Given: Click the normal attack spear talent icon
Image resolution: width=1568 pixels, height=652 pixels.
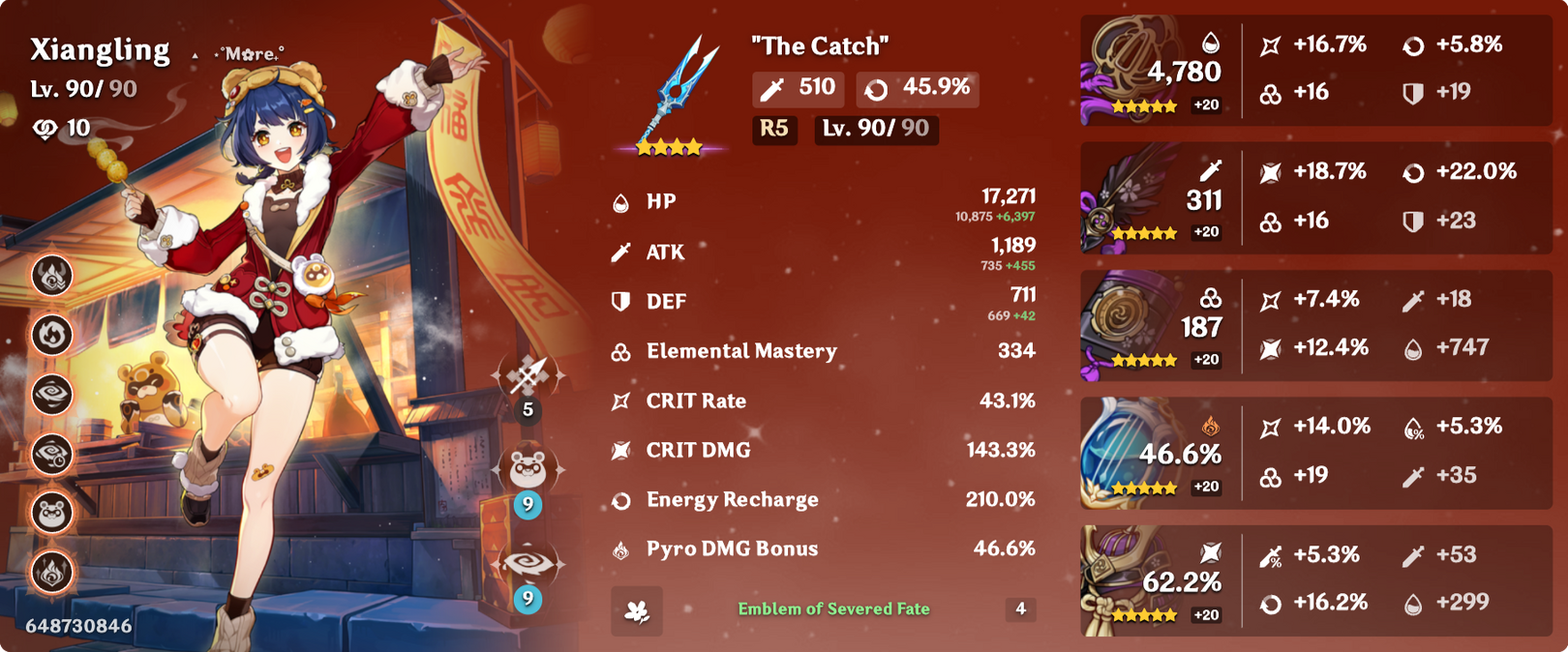Looking at the screenshot, I should pyautogui.click(x=528, y=374).
